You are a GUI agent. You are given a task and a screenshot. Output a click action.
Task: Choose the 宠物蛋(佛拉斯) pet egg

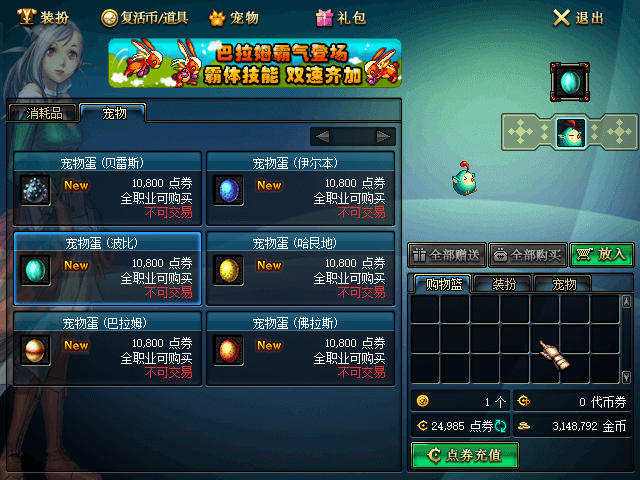point(299,347)
